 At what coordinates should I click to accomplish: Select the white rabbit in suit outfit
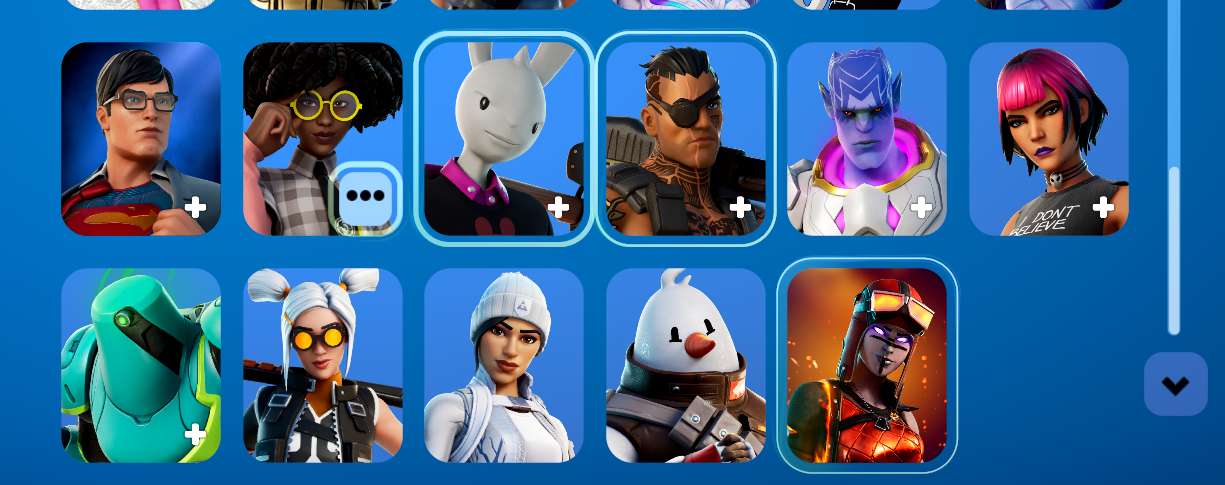(504, 138)
